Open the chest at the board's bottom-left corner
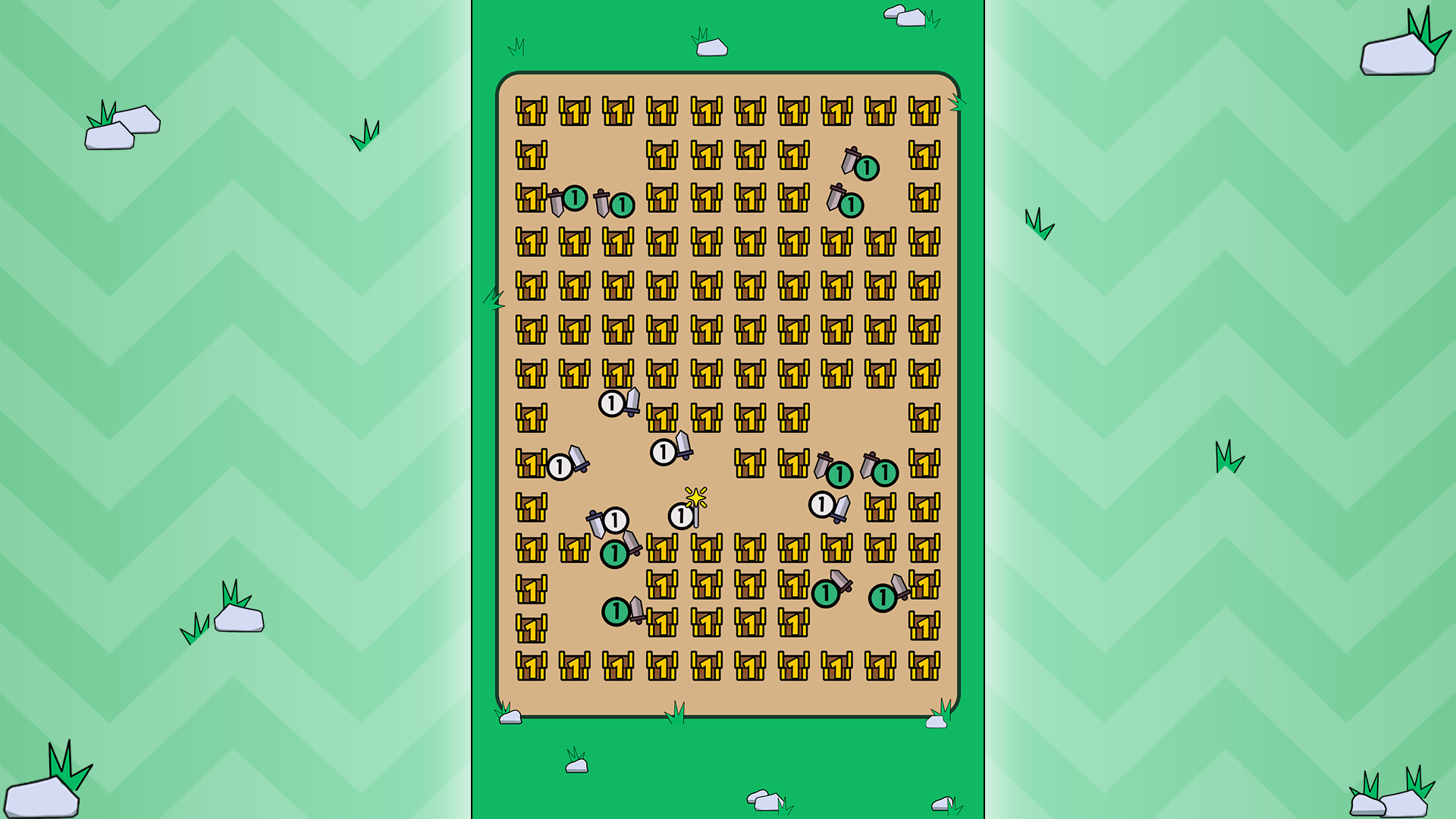This screenshot has height=819, width=1456. point(529,666)
